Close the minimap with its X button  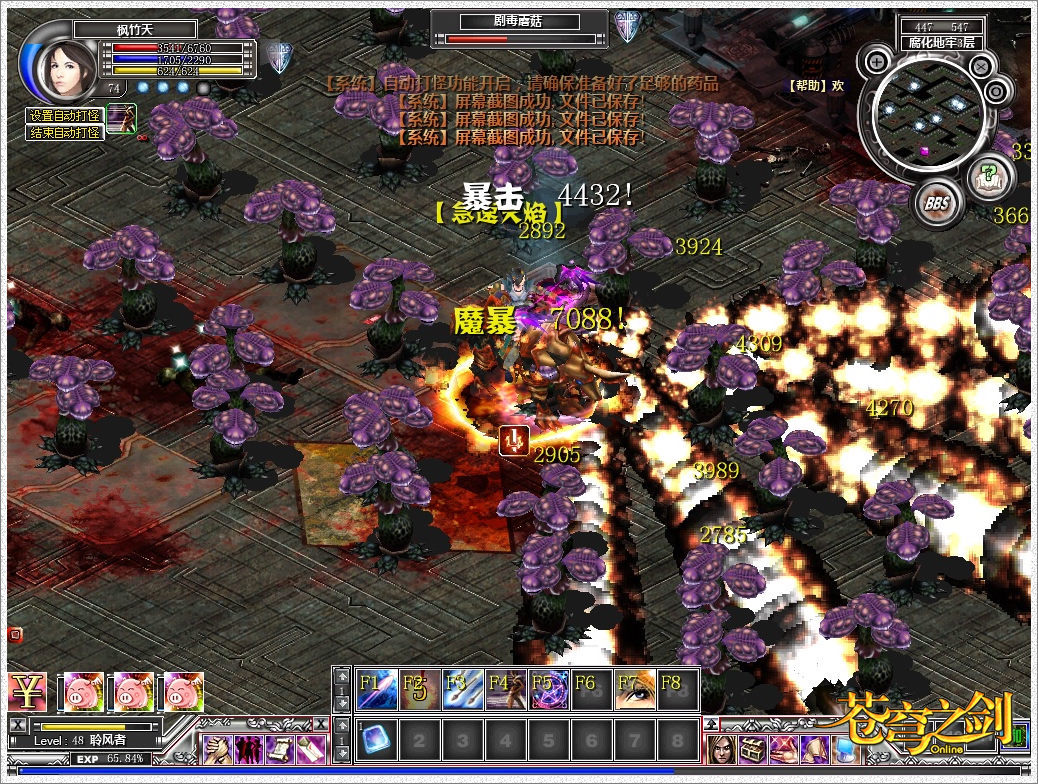pyautogui.click(x=982, y=67)
